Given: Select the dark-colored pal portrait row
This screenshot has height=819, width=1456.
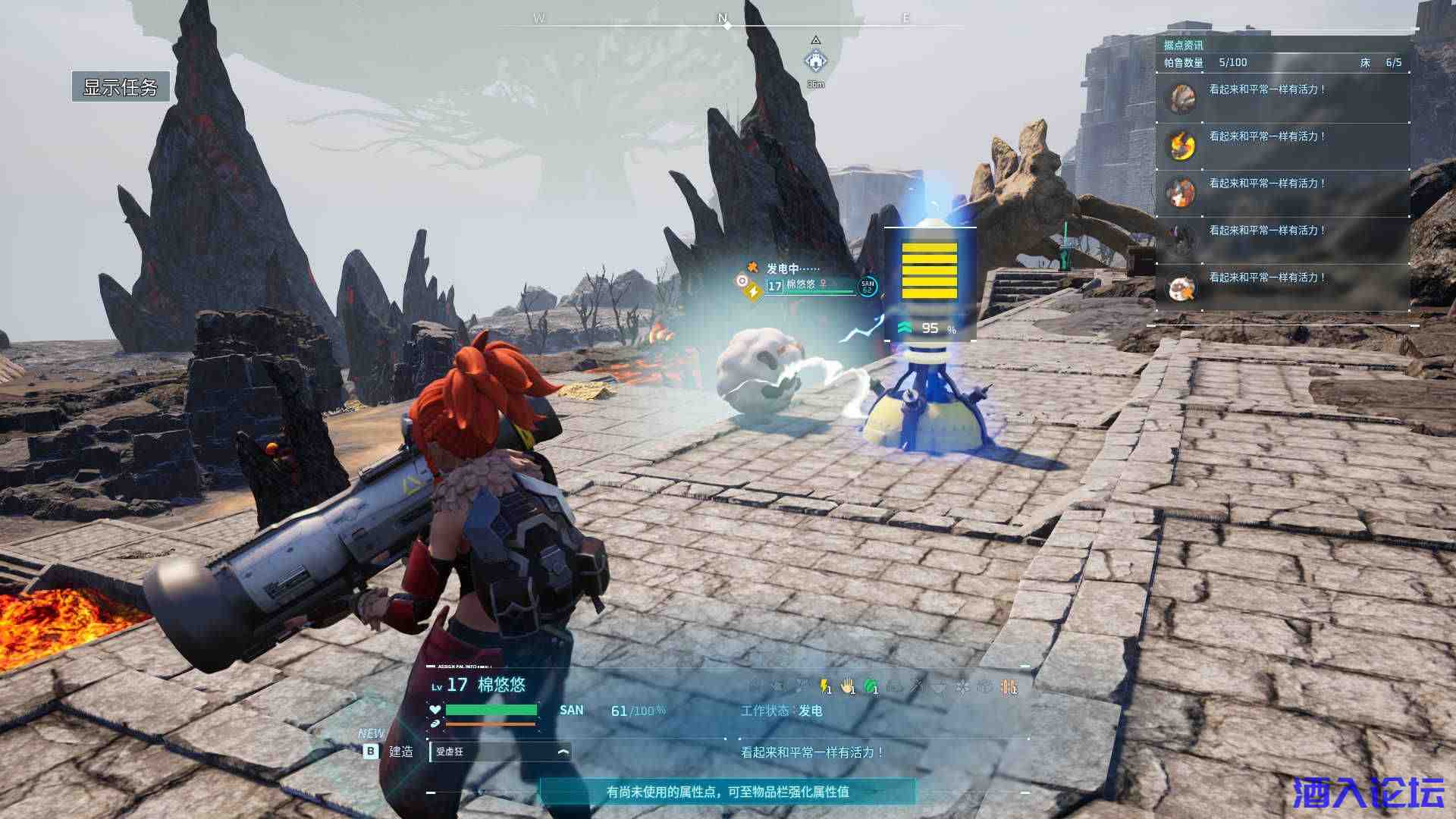Looking at the screenshot, I should (1282, 240).
